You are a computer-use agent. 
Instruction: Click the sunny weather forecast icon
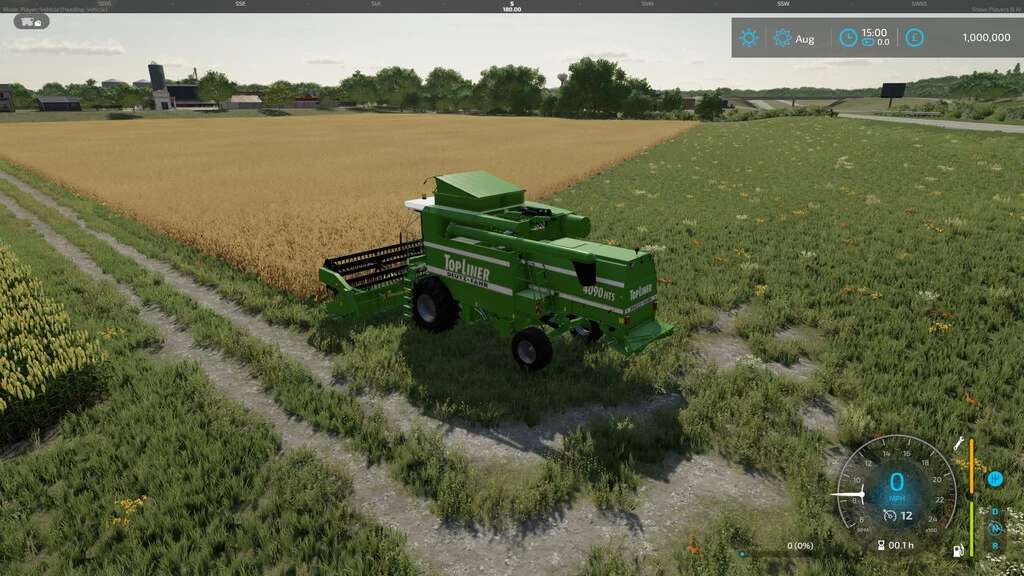coord(748,38)
